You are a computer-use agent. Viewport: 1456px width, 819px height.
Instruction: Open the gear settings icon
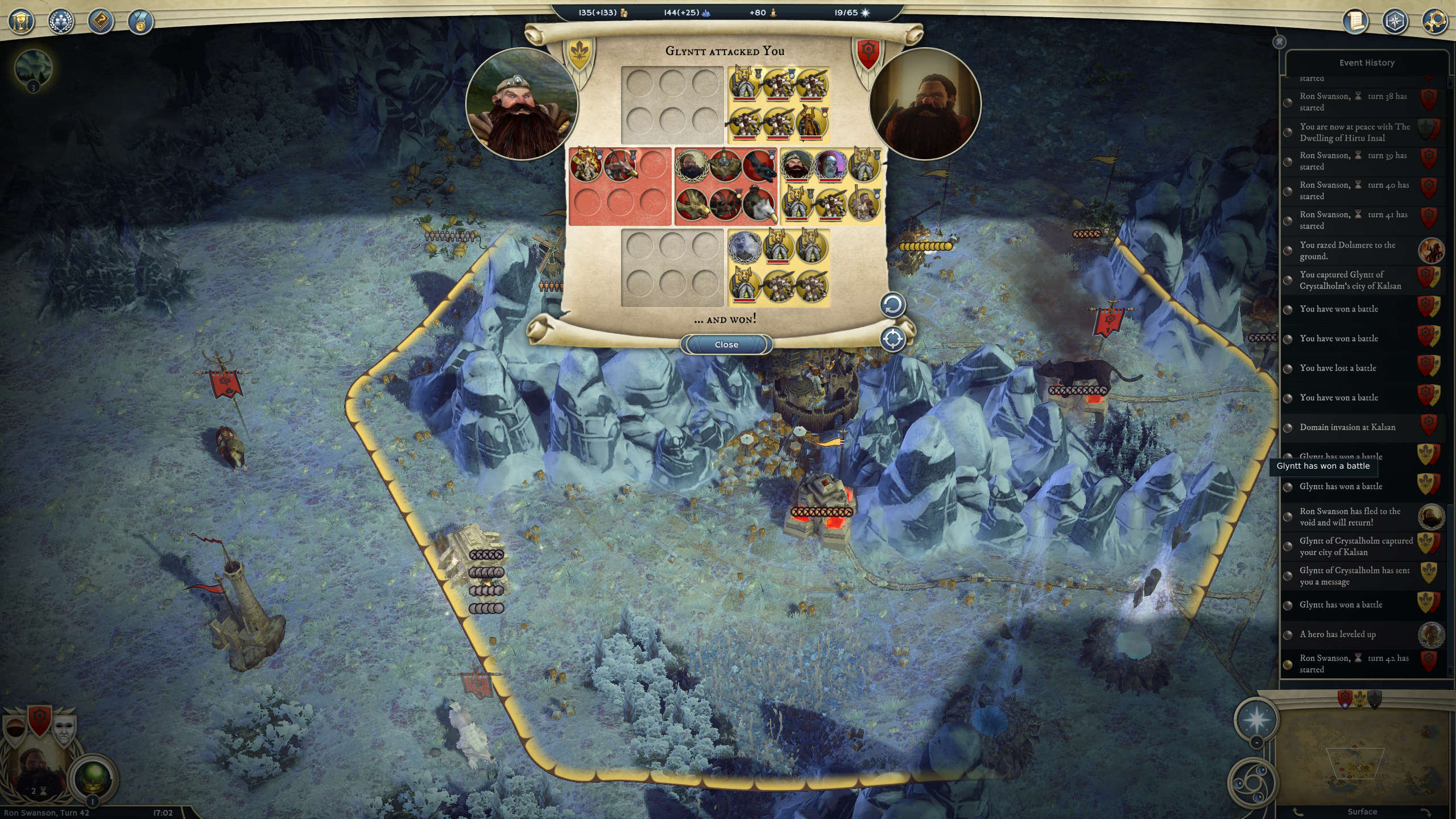click(1434, 22)
